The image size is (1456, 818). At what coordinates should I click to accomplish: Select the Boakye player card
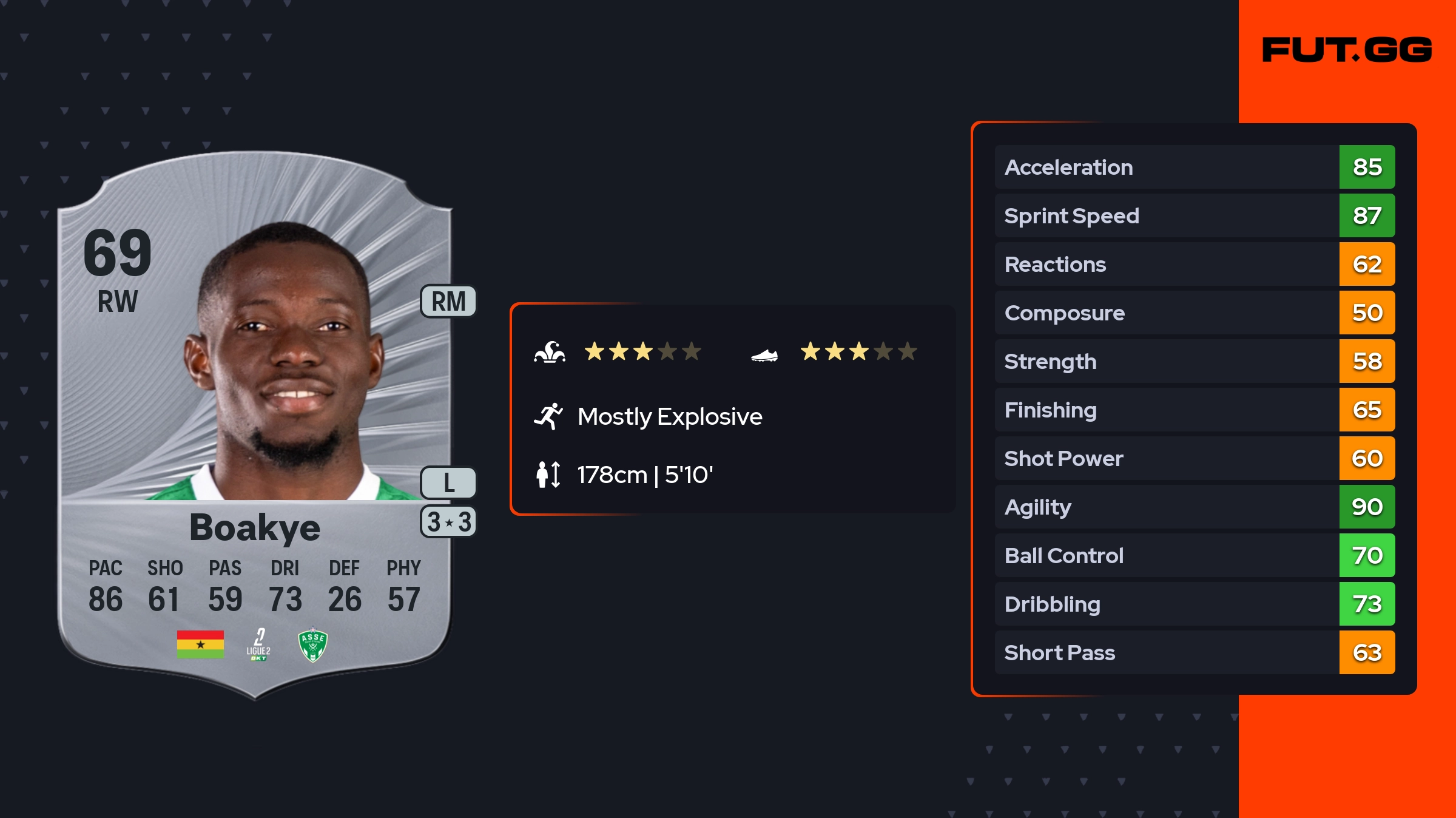click(255, 425)
